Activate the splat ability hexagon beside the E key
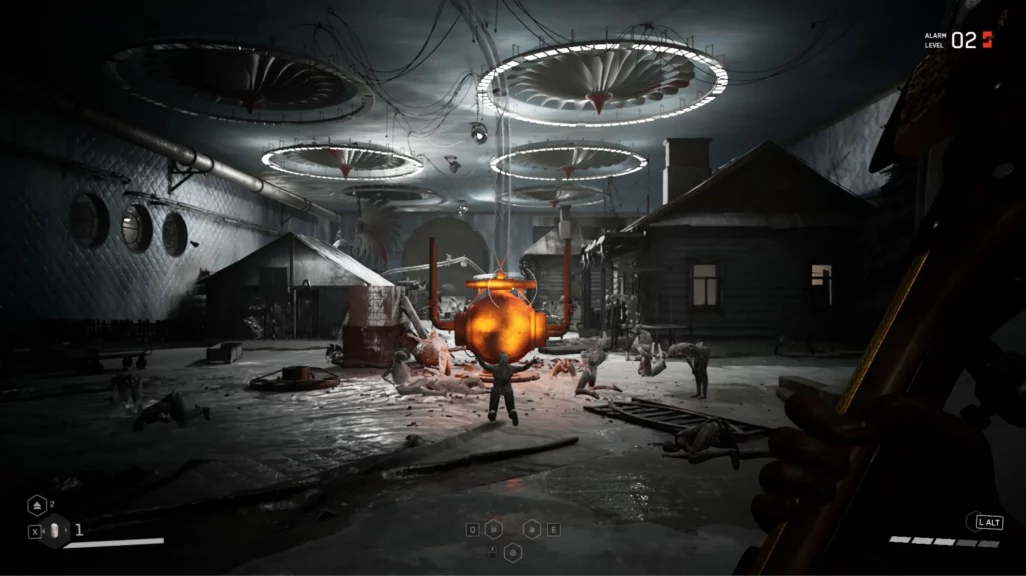This screenshot has height=576, width=1026. click(x=531, y=529)
